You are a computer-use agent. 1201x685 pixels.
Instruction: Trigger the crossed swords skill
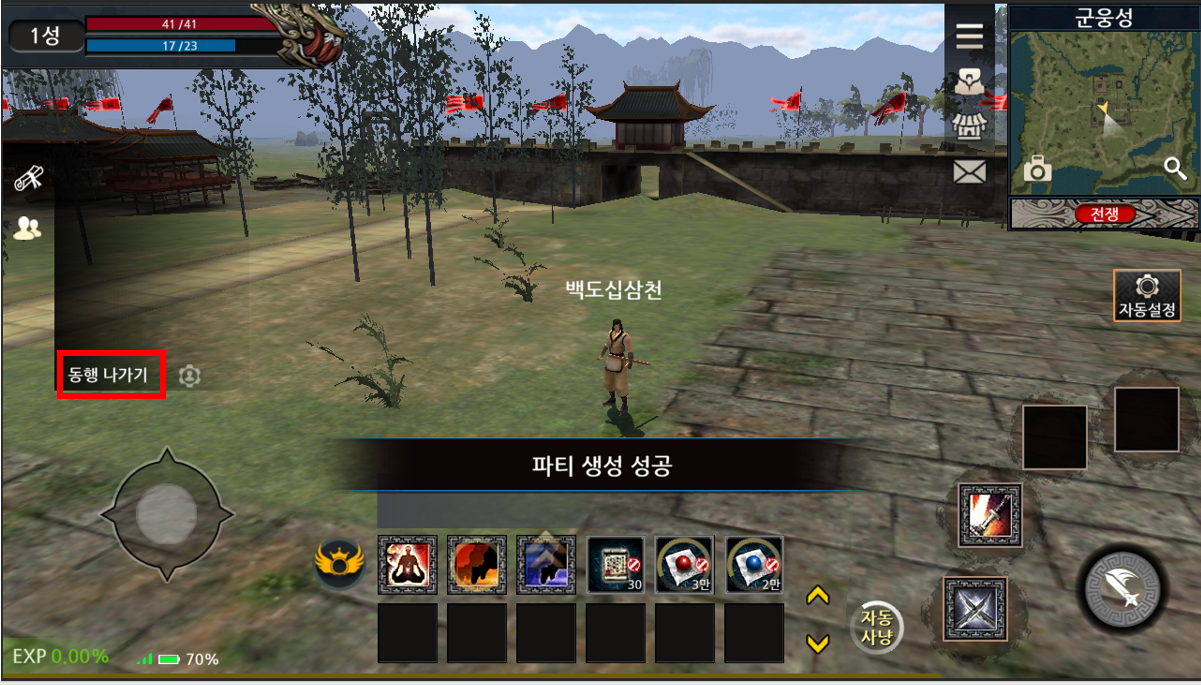click(x=975, y=608)
